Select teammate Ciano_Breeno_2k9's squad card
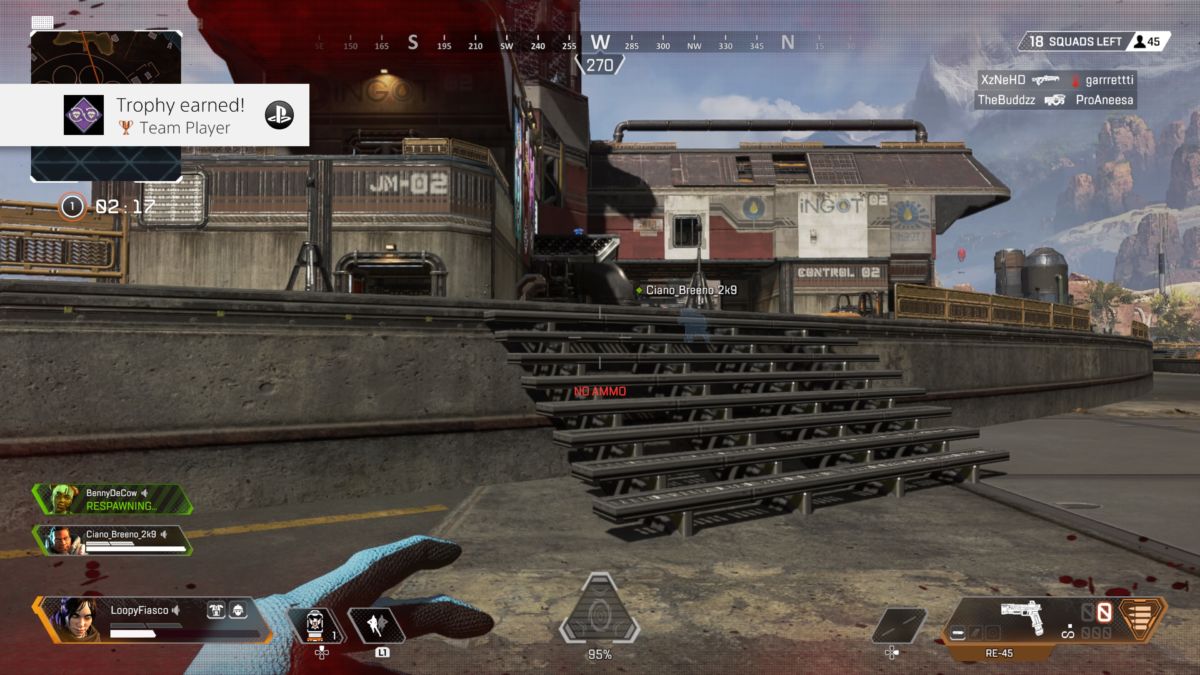 coord(112,540)
